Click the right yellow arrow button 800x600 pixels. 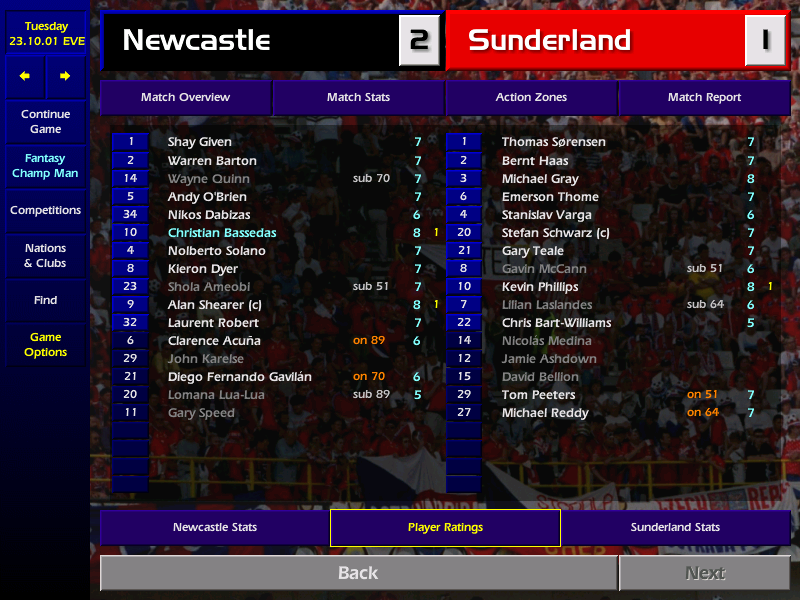click(x=65, y=76)
